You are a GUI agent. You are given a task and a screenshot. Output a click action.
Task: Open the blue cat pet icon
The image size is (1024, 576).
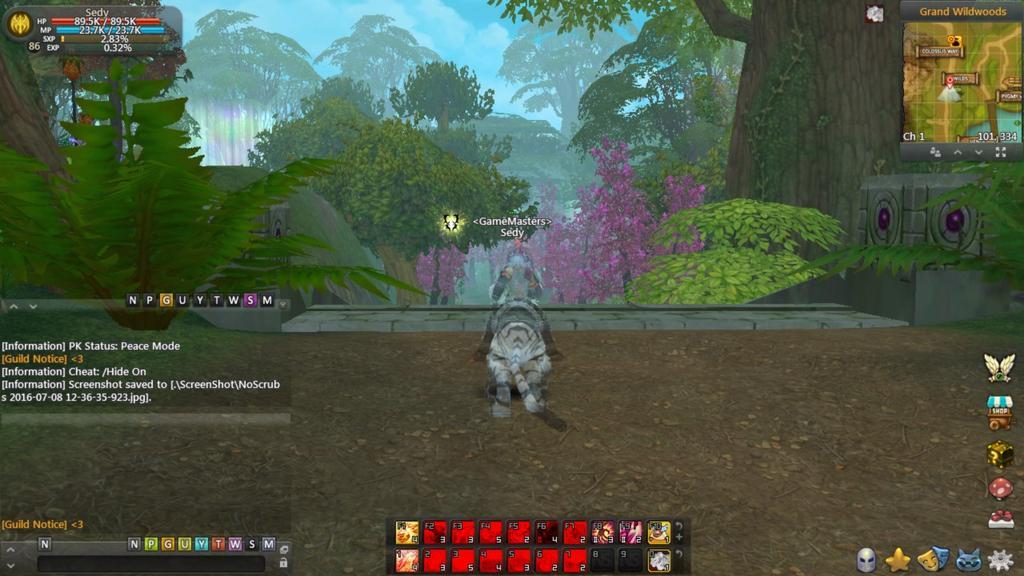point(966,560)
